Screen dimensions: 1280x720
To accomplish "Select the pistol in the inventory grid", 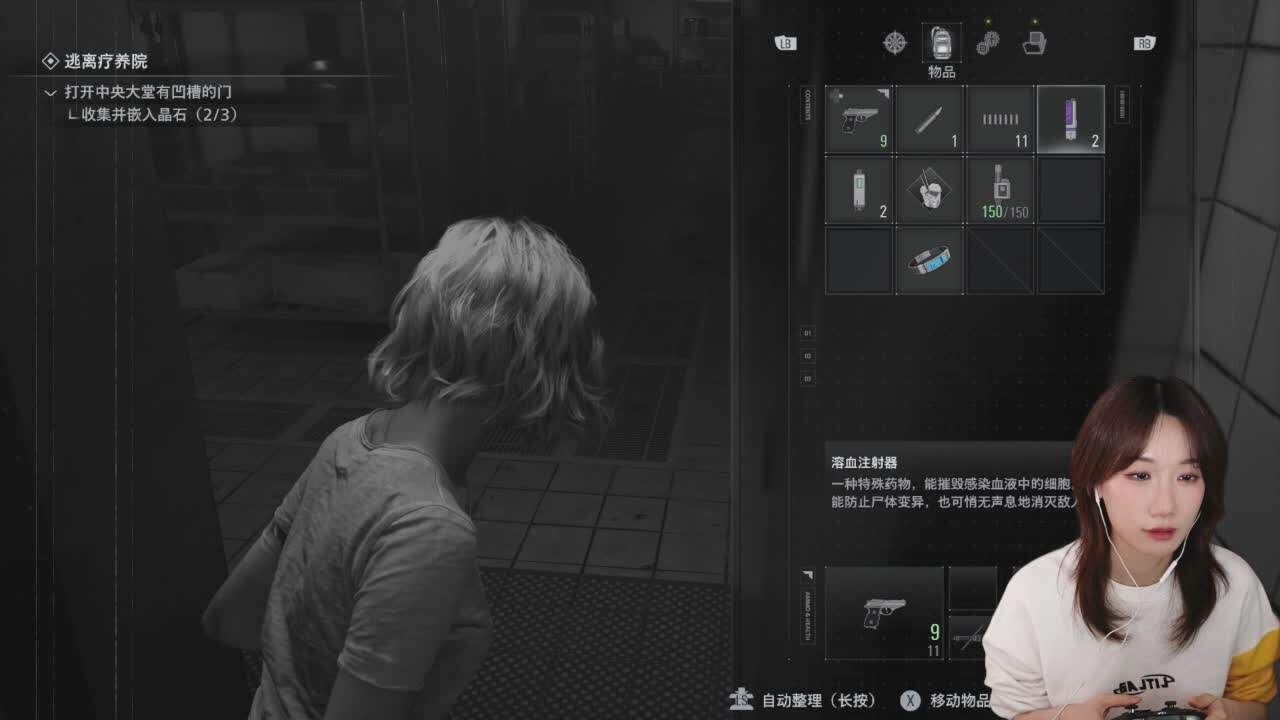I will click(857, 120).
